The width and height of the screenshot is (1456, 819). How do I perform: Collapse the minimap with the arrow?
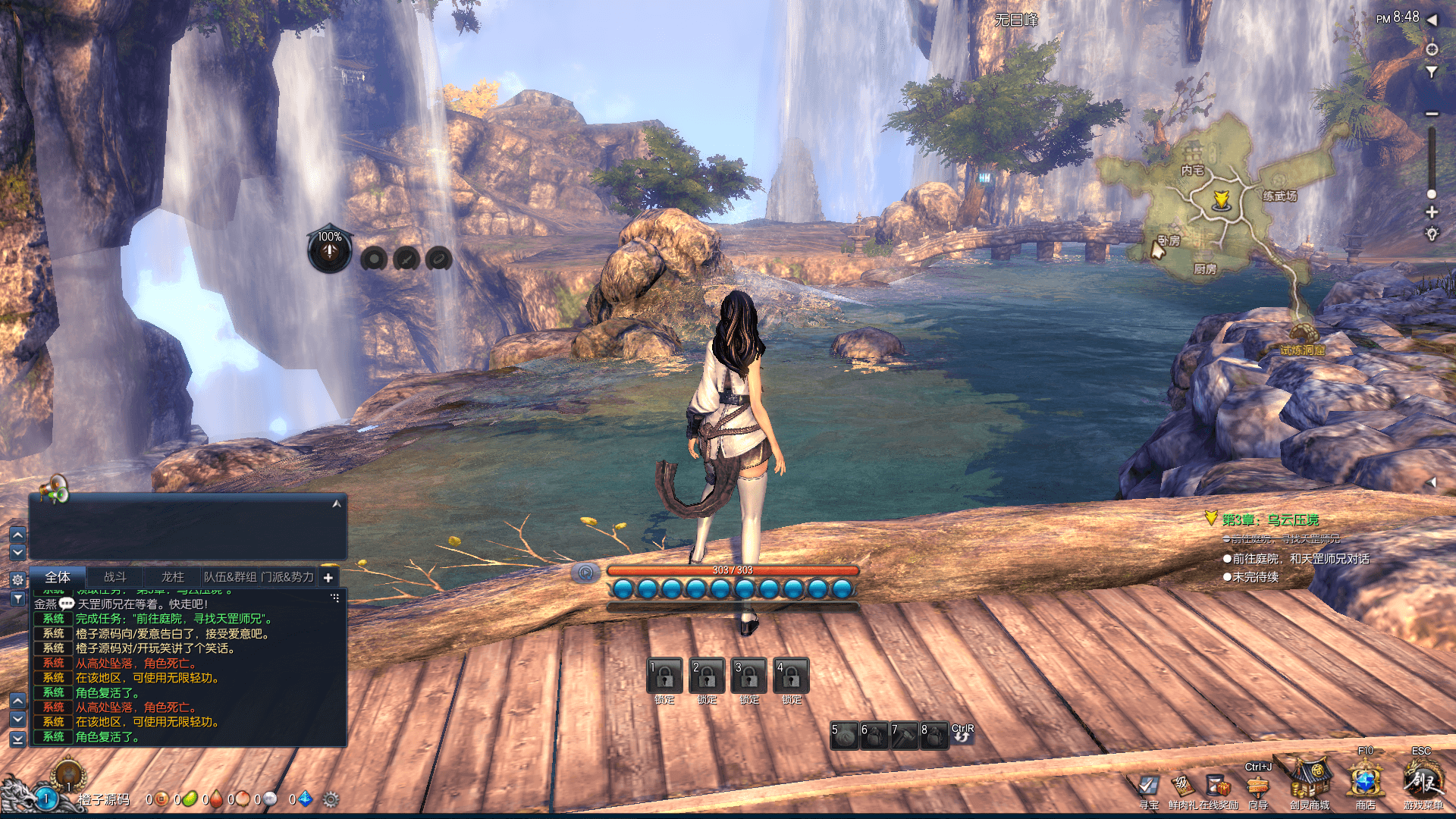(x=1432, y=20)
